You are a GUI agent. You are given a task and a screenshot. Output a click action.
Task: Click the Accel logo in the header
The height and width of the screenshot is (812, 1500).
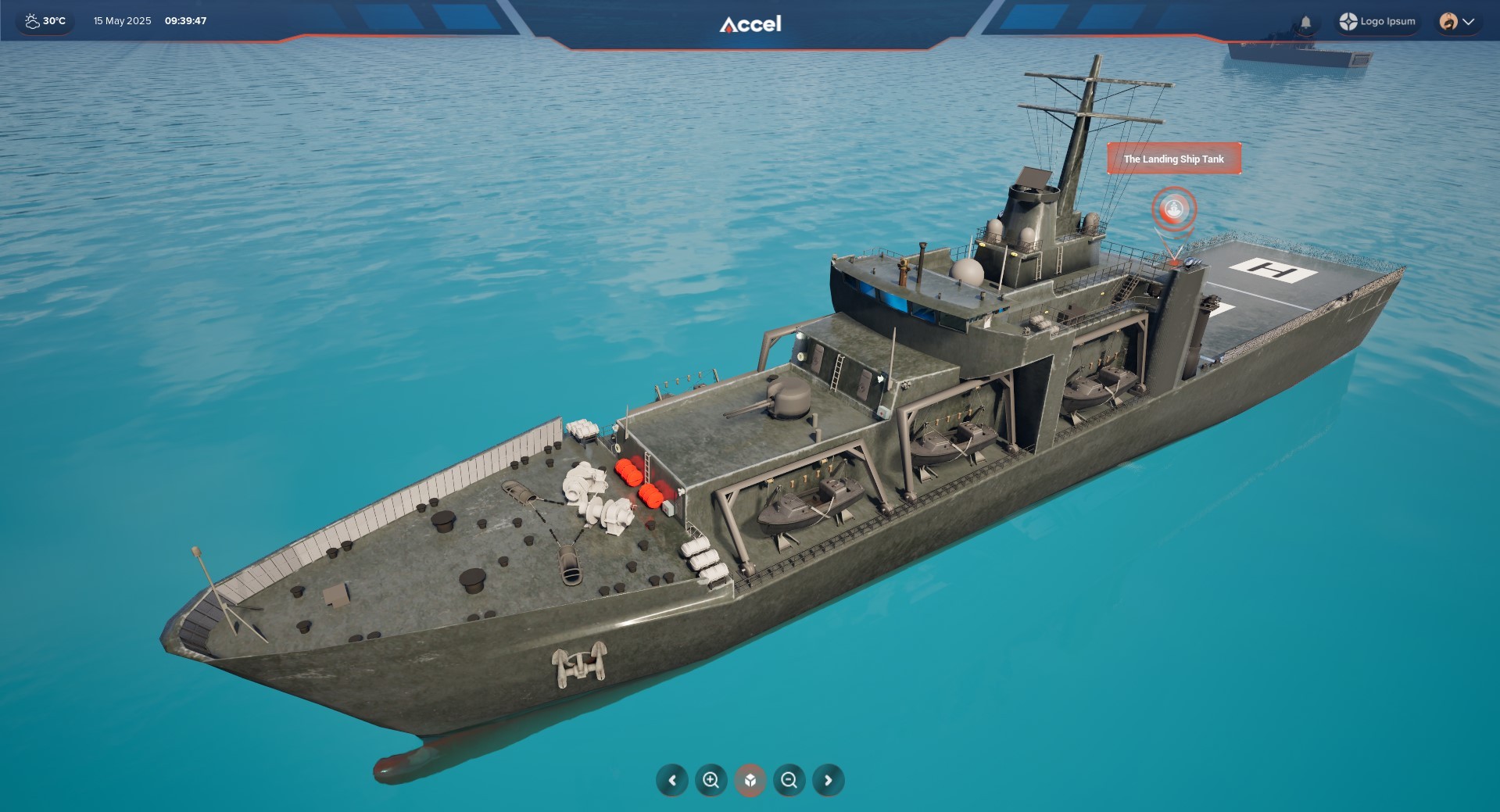tap(749, 23)
